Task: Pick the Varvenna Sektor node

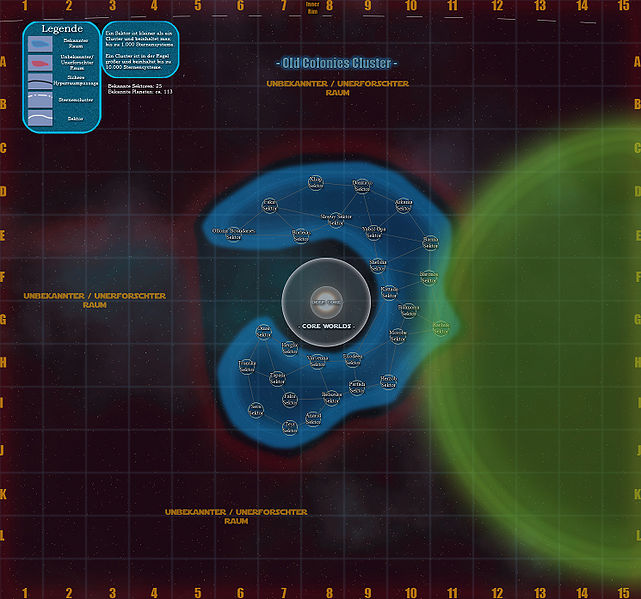Action: tap(317, 360)
